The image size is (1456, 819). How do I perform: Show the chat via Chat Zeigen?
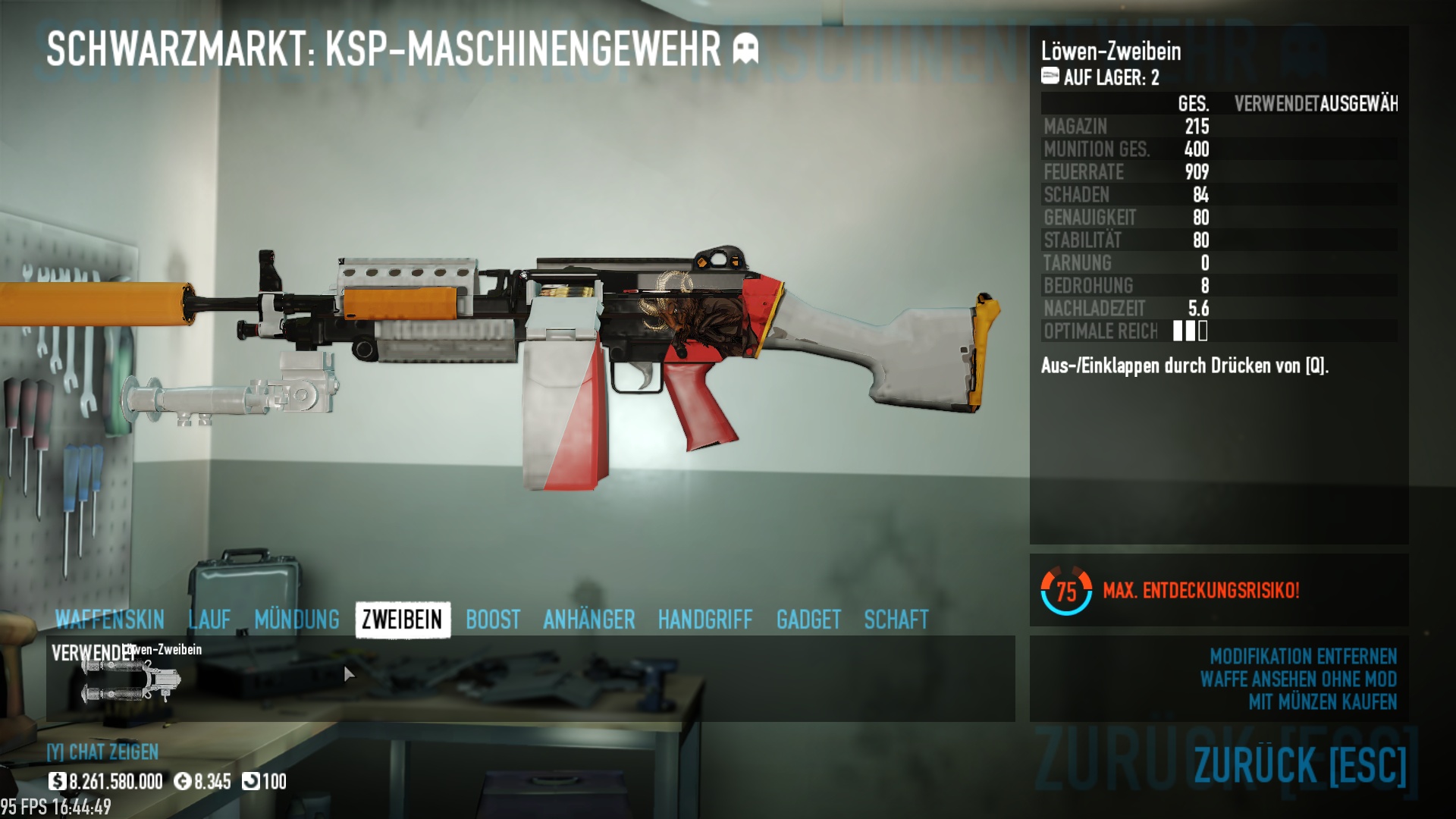(102, 752)
